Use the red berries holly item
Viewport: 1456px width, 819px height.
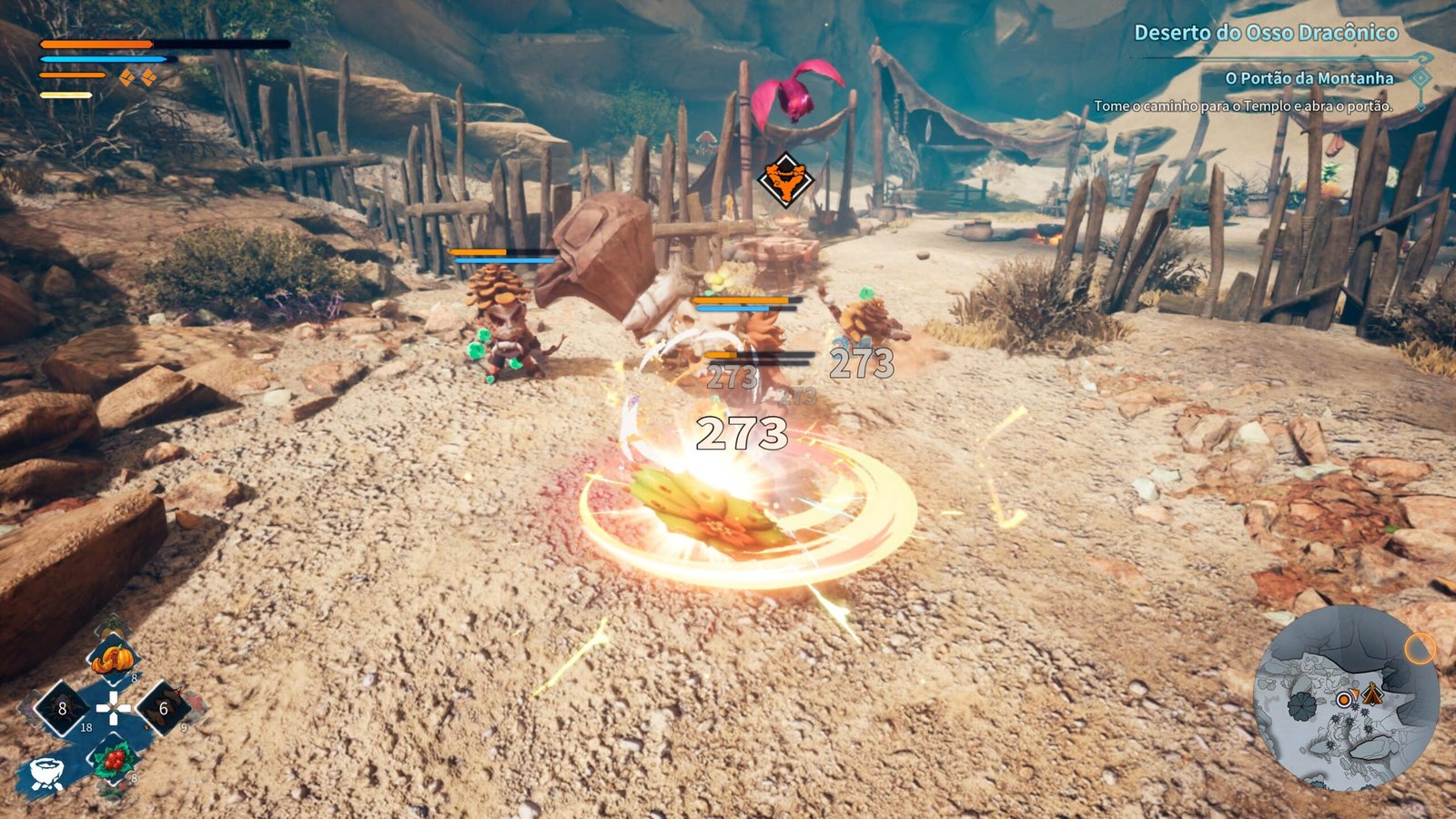click(x=114, y=759)
